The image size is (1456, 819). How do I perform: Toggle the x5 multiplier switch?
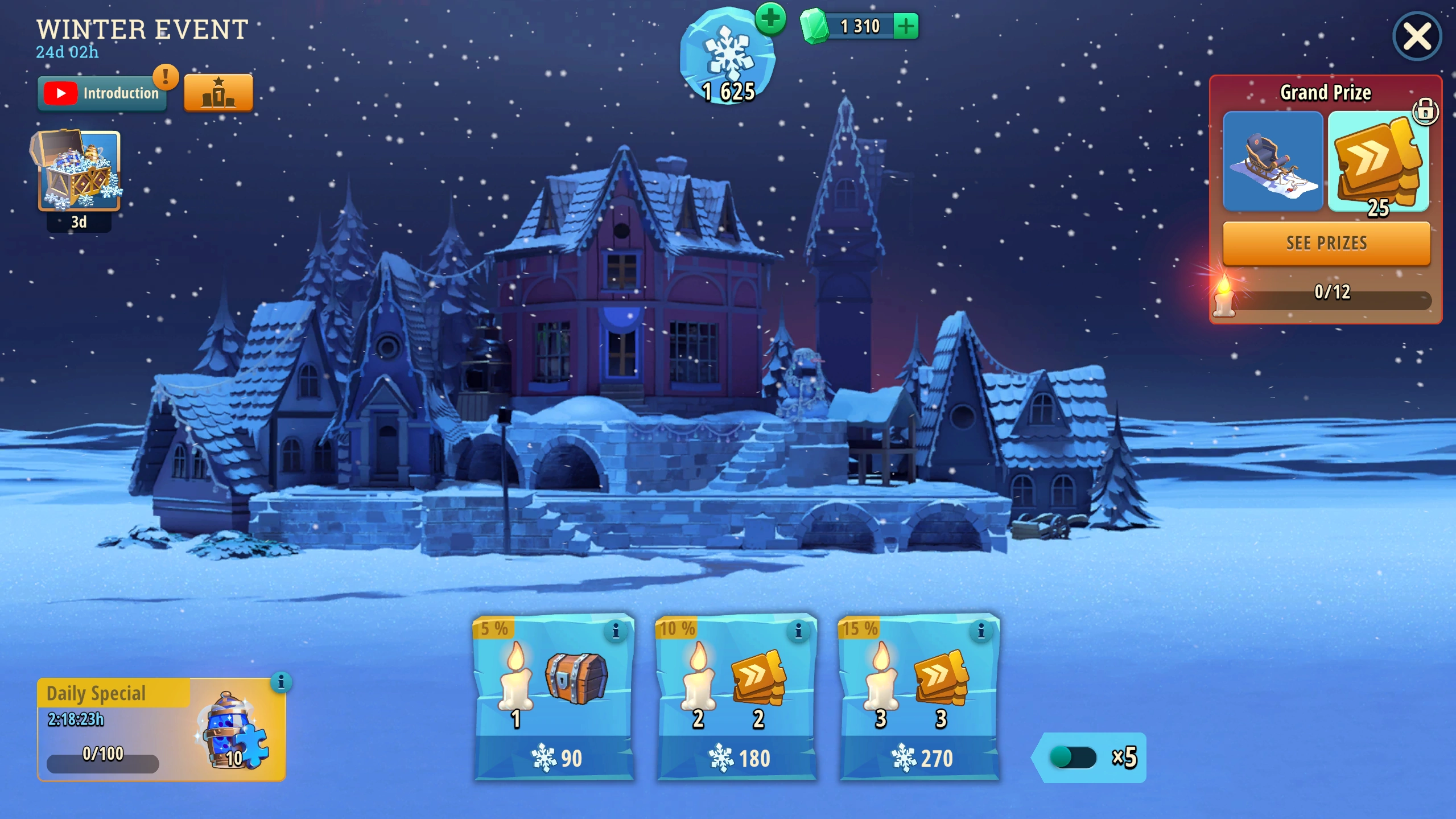pos(1072,758)
